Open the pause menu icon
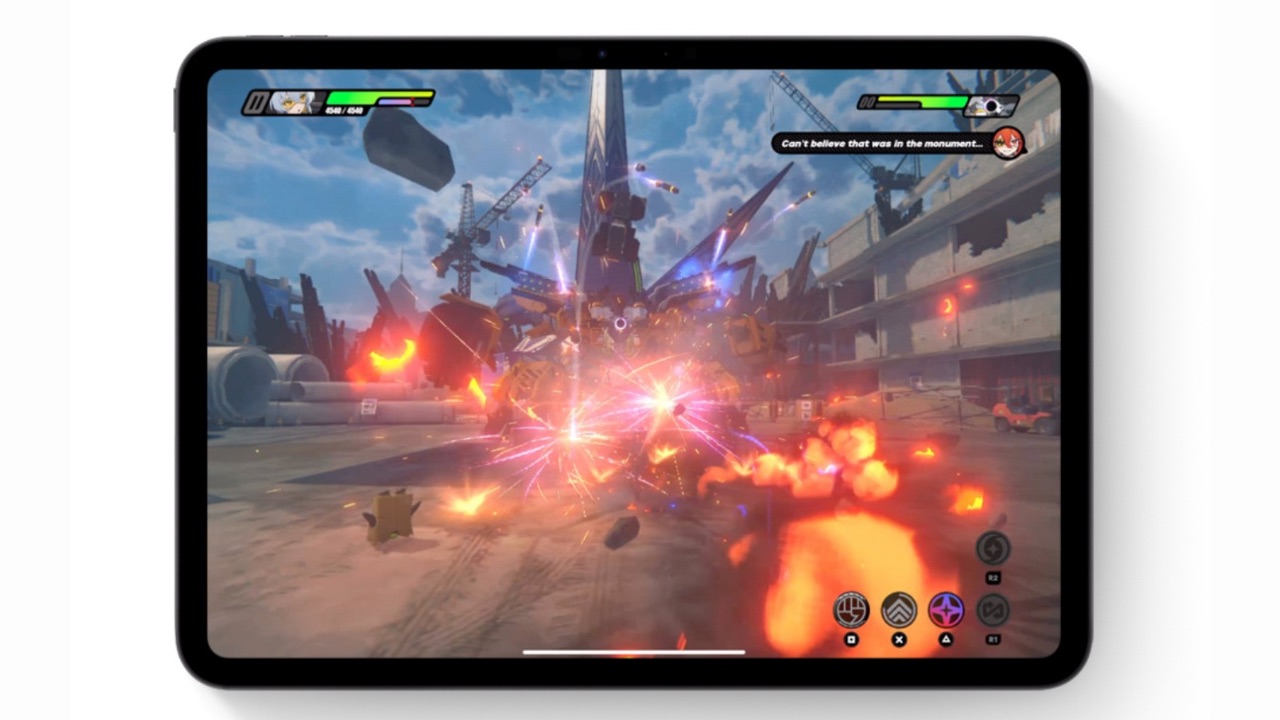 (x=255, y=101)
